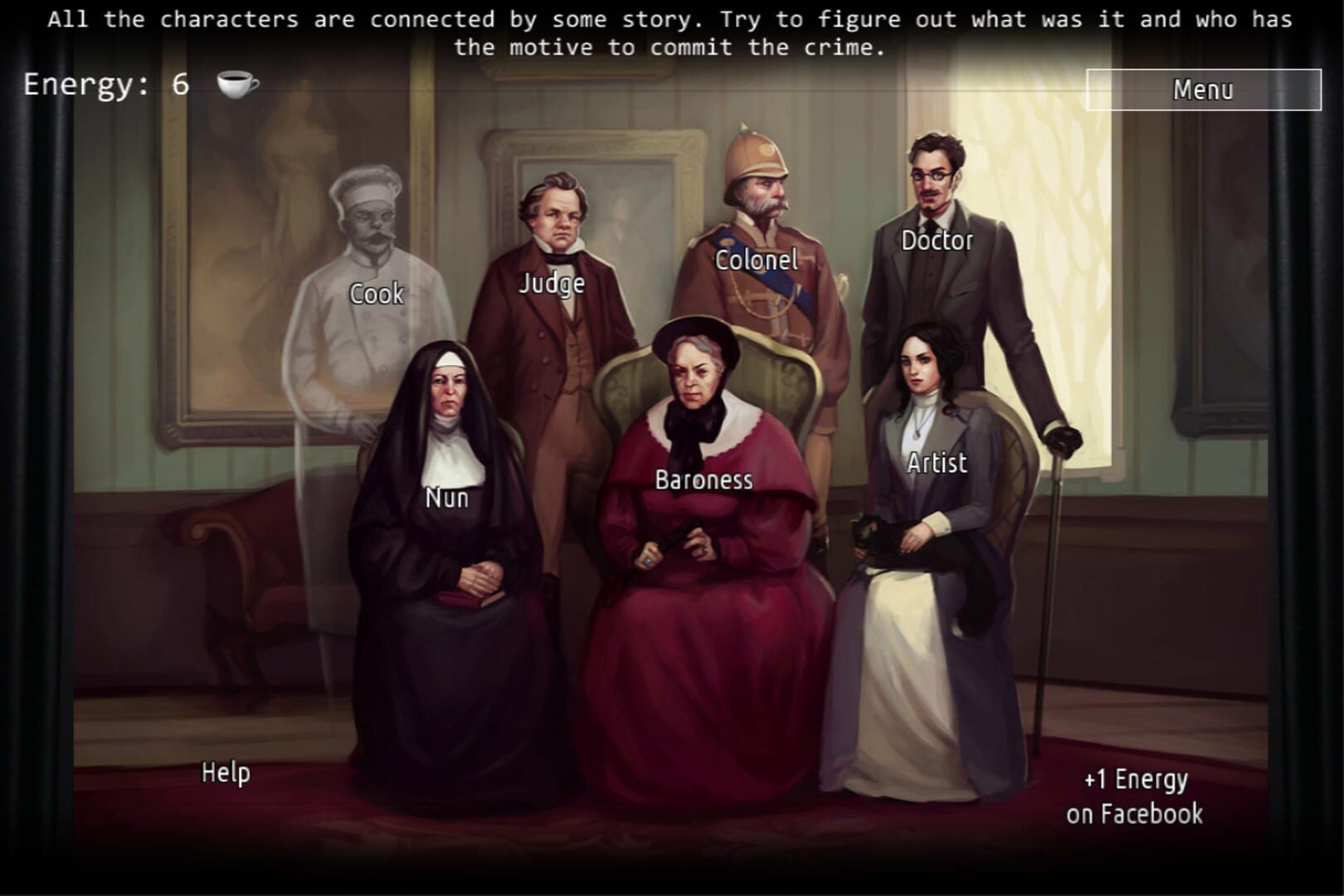
Task: Click the Help text
Action: (x=227, y=772)
